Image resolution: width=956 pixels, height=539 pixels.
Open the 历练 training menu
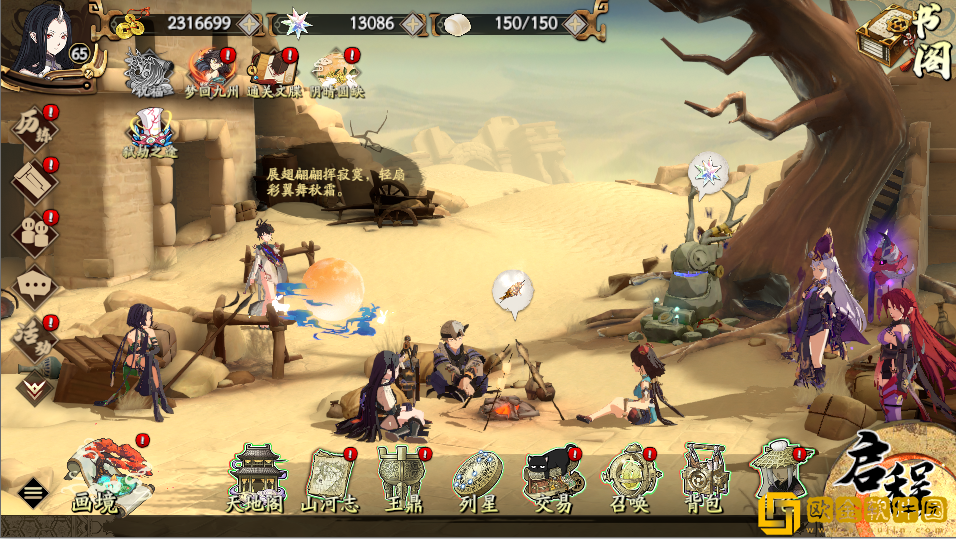coord(33,129)
